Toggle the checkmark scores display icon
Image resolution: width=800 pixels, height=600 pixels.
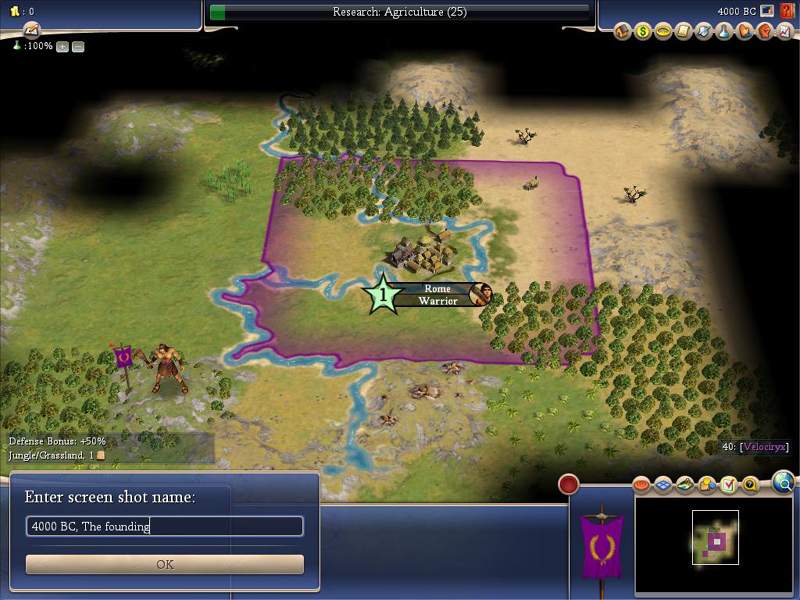tap(728, 485)
